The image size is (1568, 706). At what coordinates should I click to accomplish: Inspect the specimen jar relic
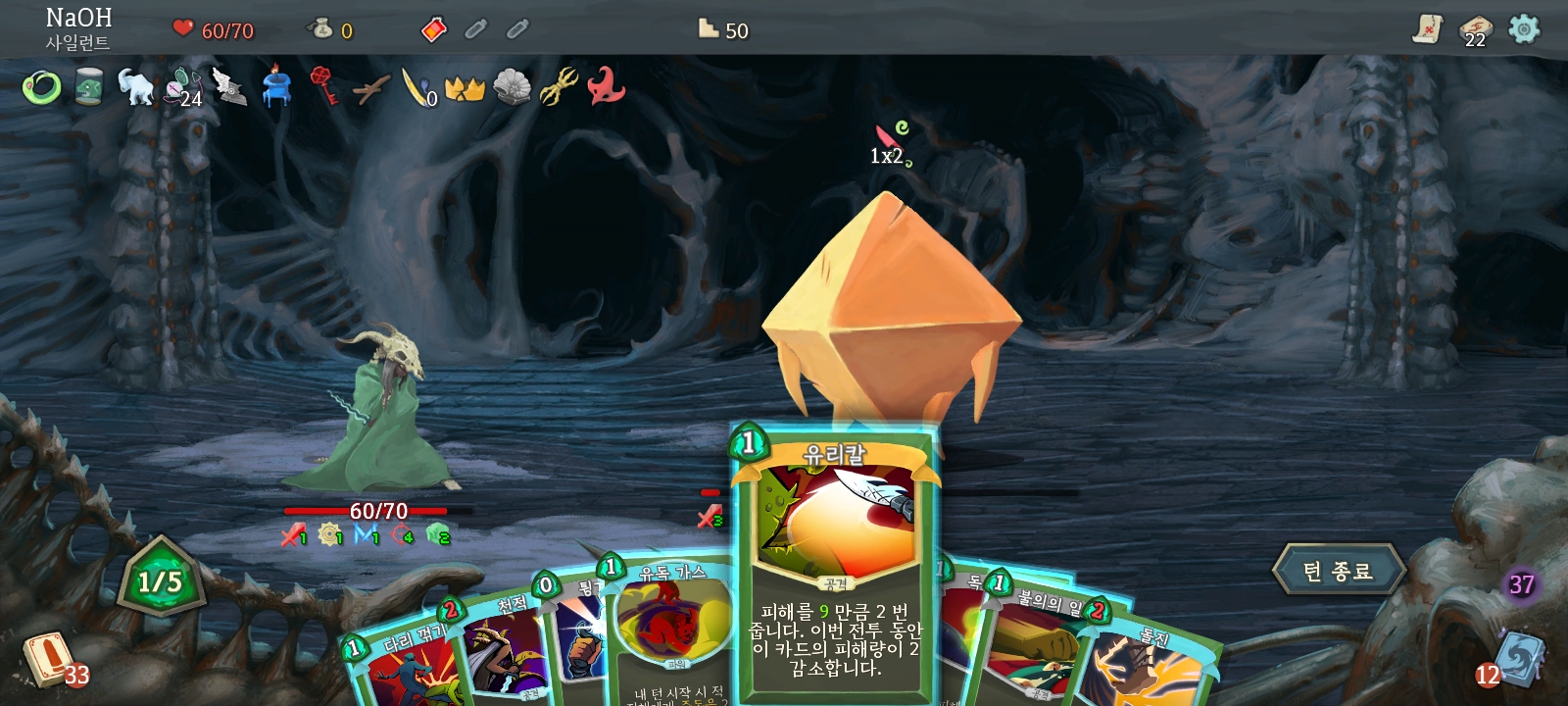coord(88,87)
